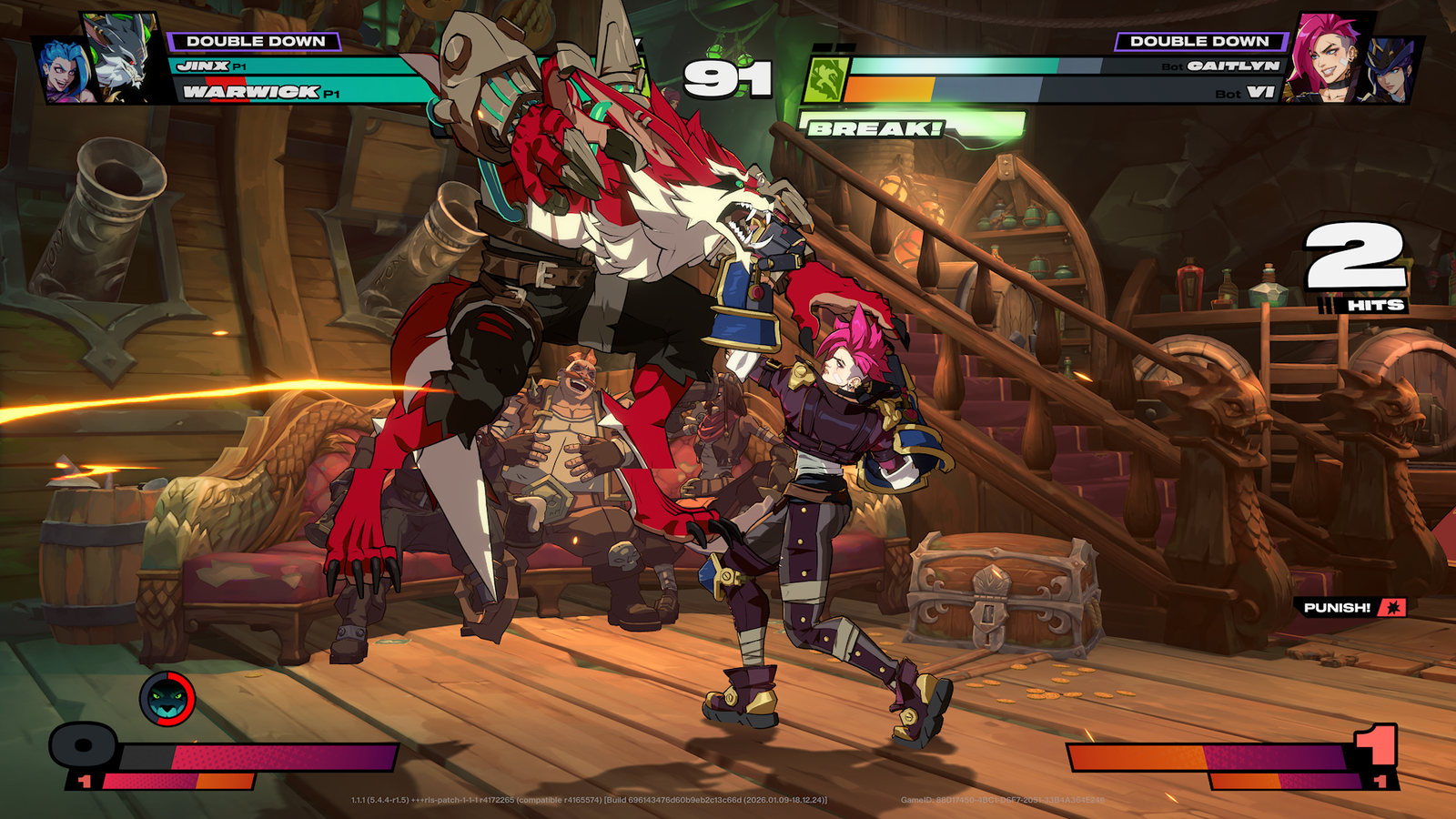
Task: Click the Double Down label above Jinx's name
Action: pyautogui.click(x=255, y=41)
